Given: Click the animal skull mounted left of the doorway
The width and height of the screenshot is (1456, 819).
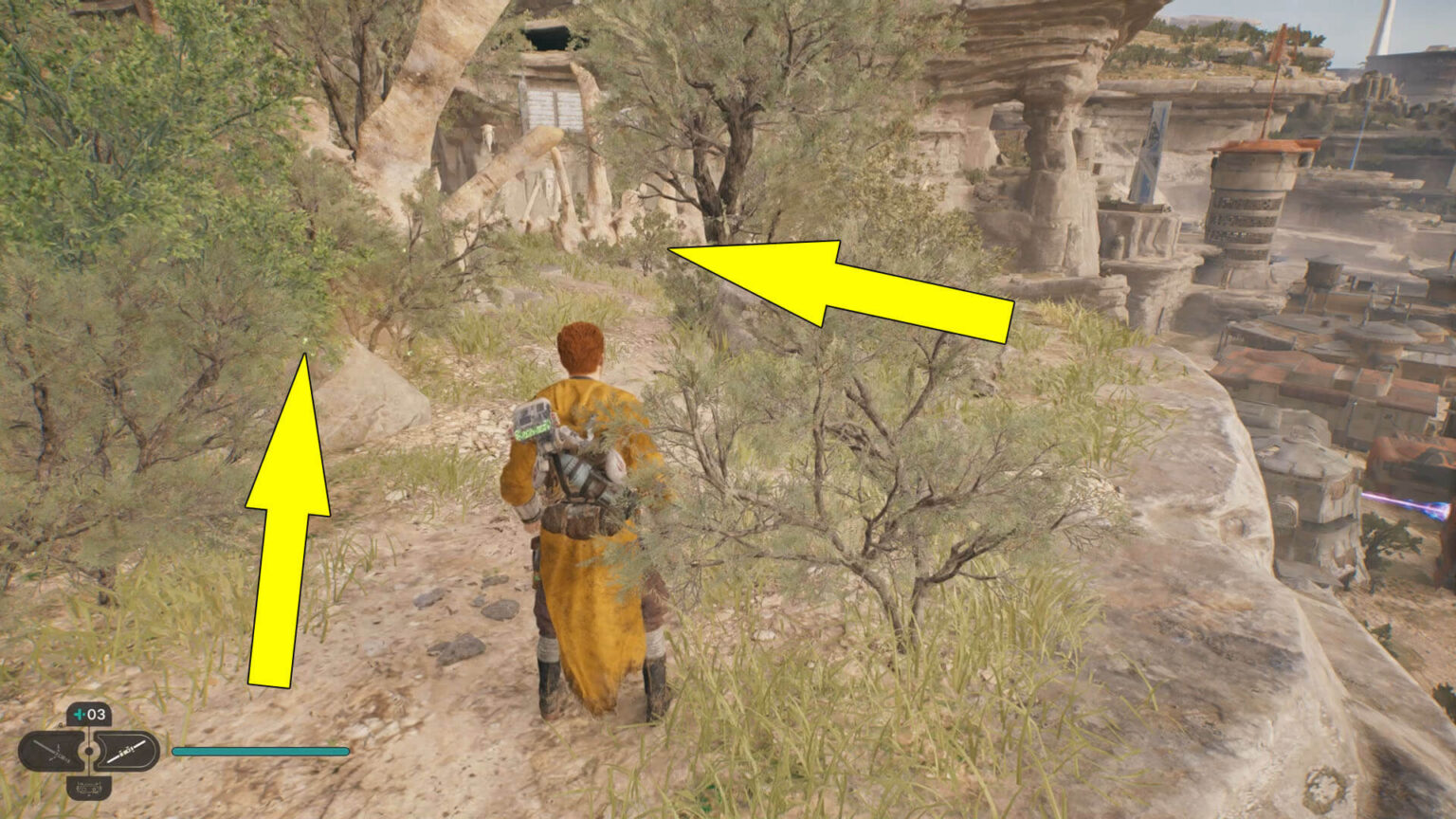Looking at the screenshot, I should click(488, 135).
